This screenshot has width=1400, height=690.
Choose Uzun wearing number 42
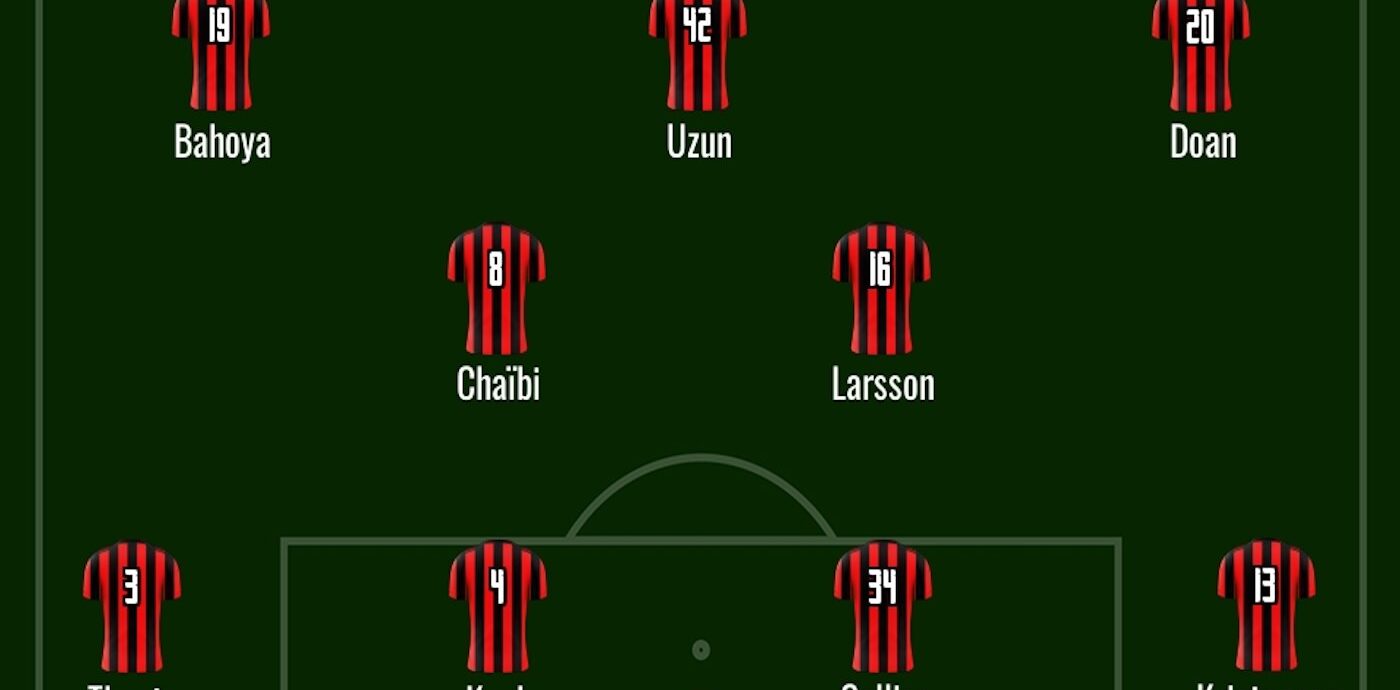coord(697,52)
